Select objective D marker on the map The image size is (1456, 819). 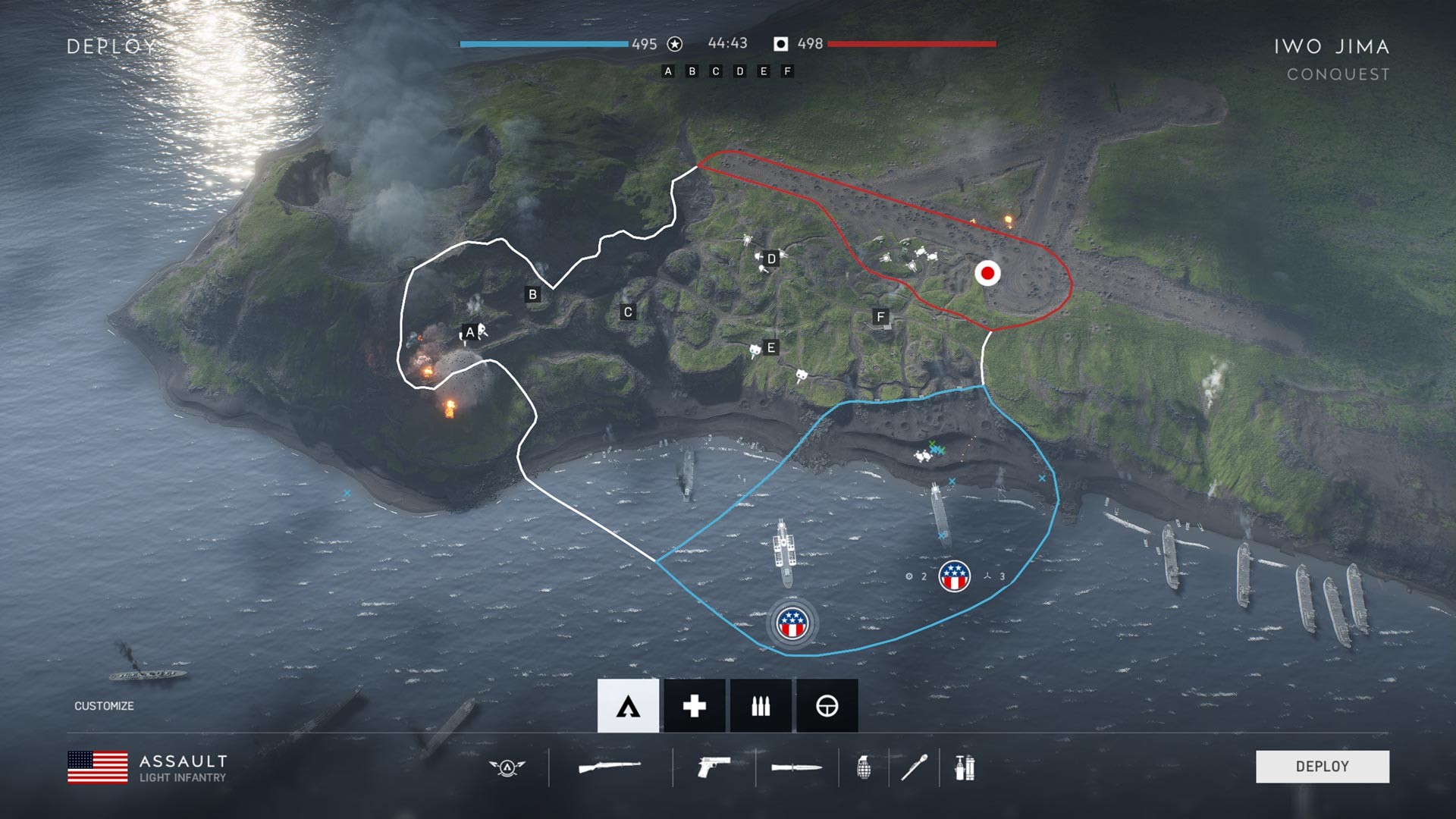pyautogui.click(x=771, y=259)
